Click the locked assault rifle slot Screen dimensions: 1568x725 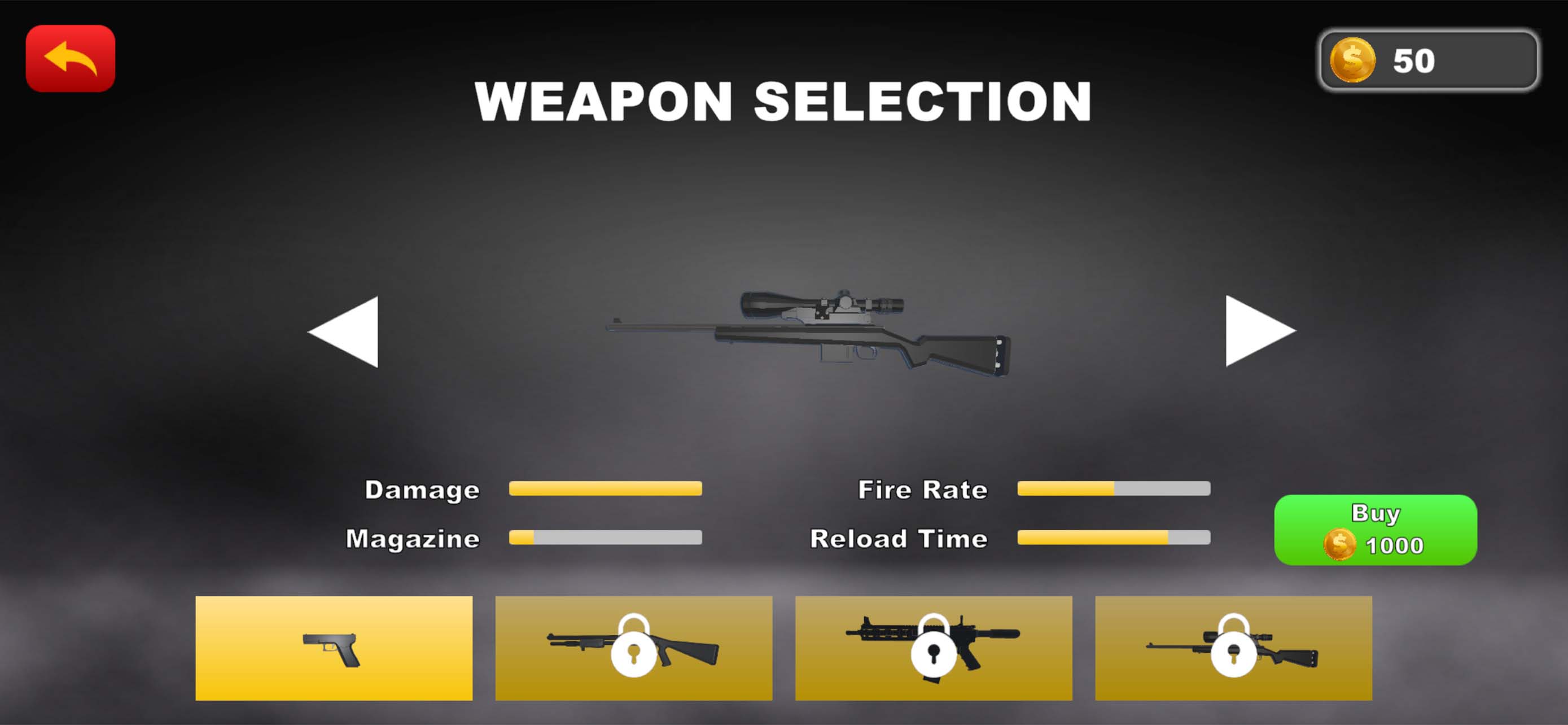coord(931,648)
